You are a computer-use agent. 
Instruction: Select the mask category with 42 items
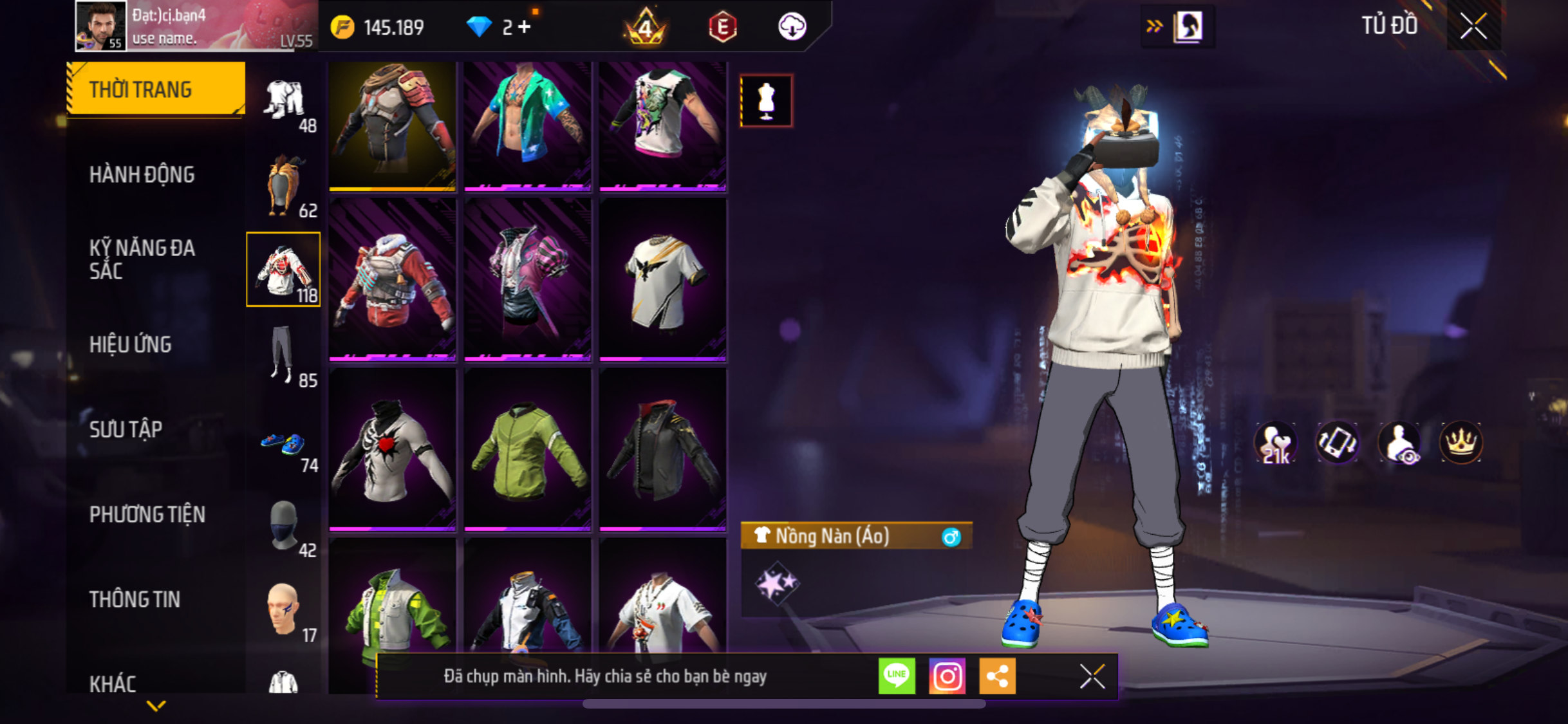pos(283,527)
